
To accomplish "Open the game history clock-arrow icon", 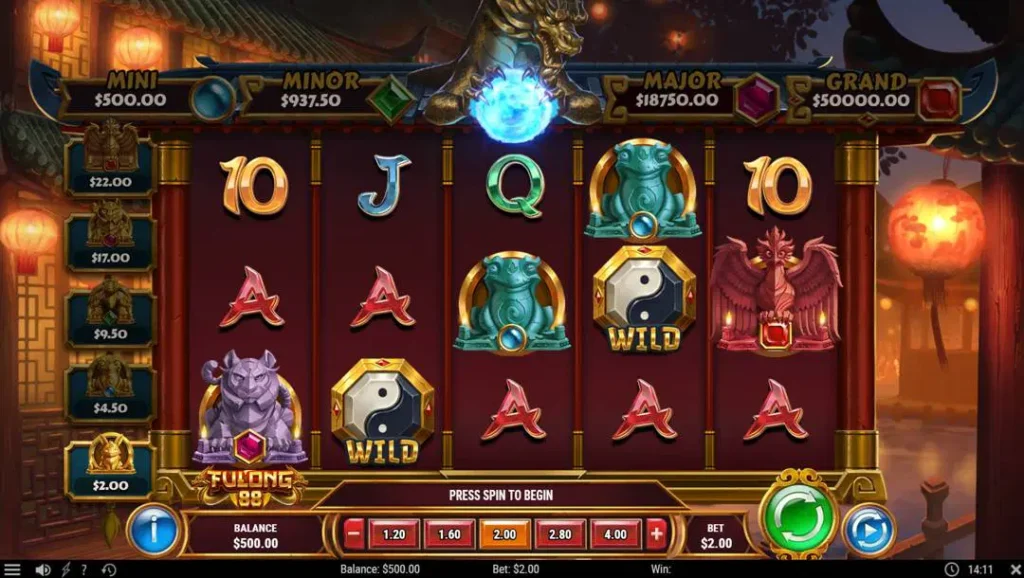I will (x=108, y=570).
